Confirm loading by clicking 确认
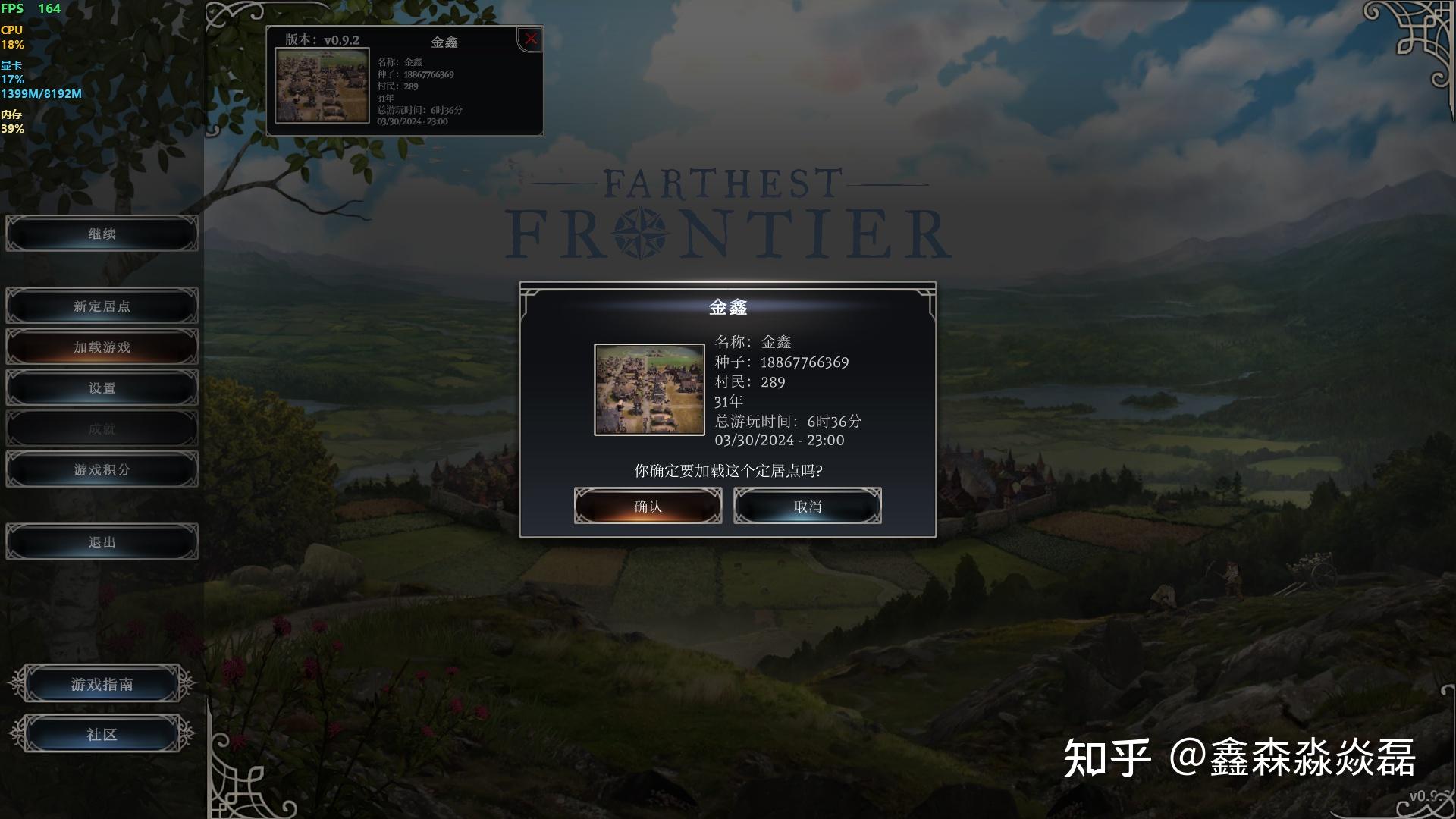Viewport: 1456px width, 819px height. 648,505
